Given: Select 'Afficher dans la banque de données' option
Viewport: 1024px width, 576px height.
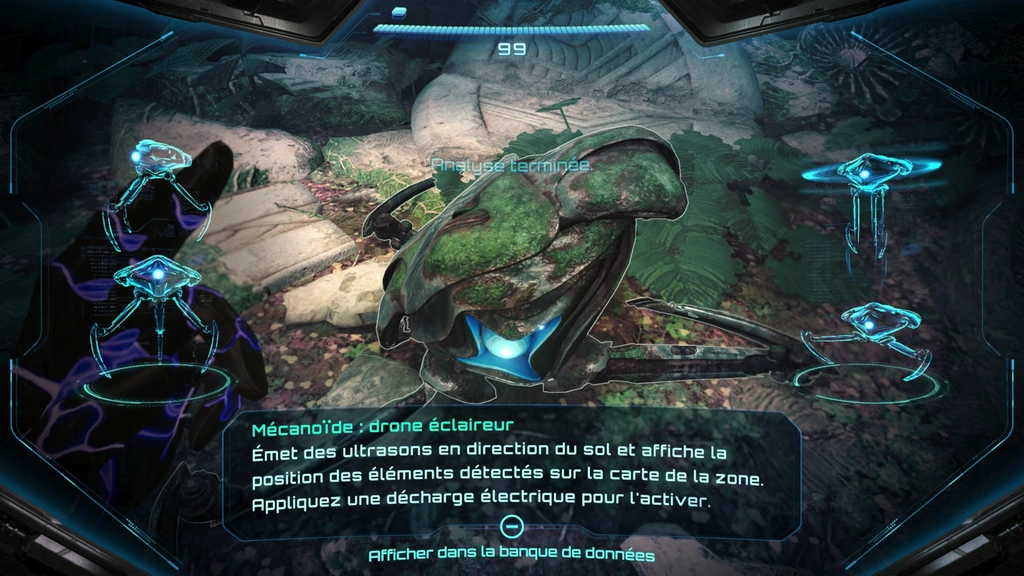Looking at the screenshot, I should 511,553.
